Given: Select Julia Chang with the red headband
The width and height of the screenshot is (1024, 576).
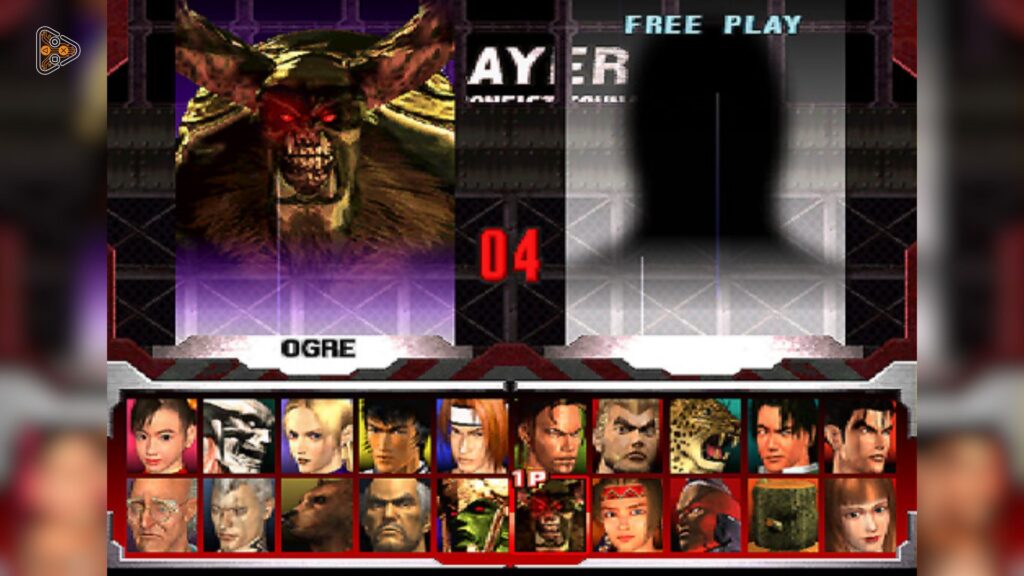Looking at the screenshot, I should tap(627, 514).
